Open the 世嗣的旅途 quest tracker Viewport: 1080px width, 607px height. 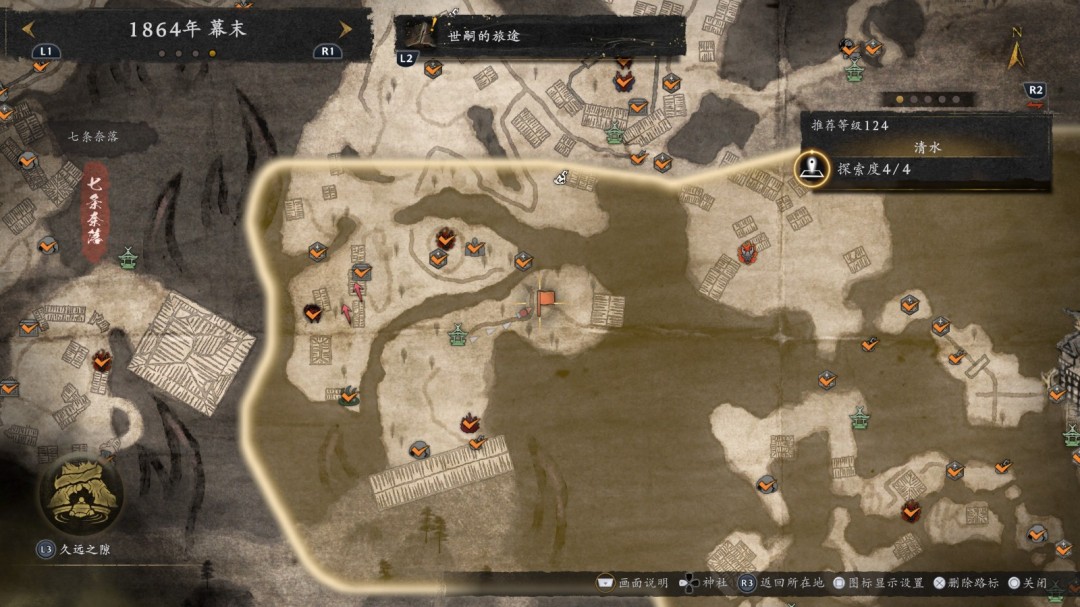[538, 36]
